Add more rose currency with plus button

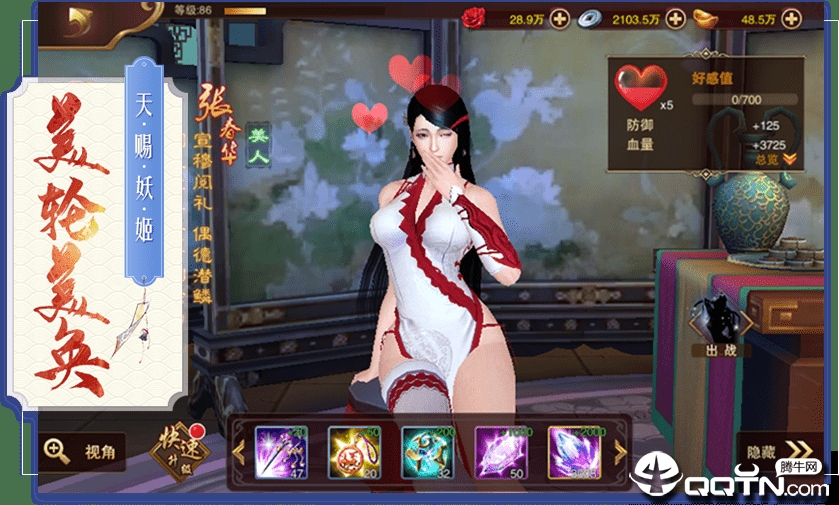(558, 18)
